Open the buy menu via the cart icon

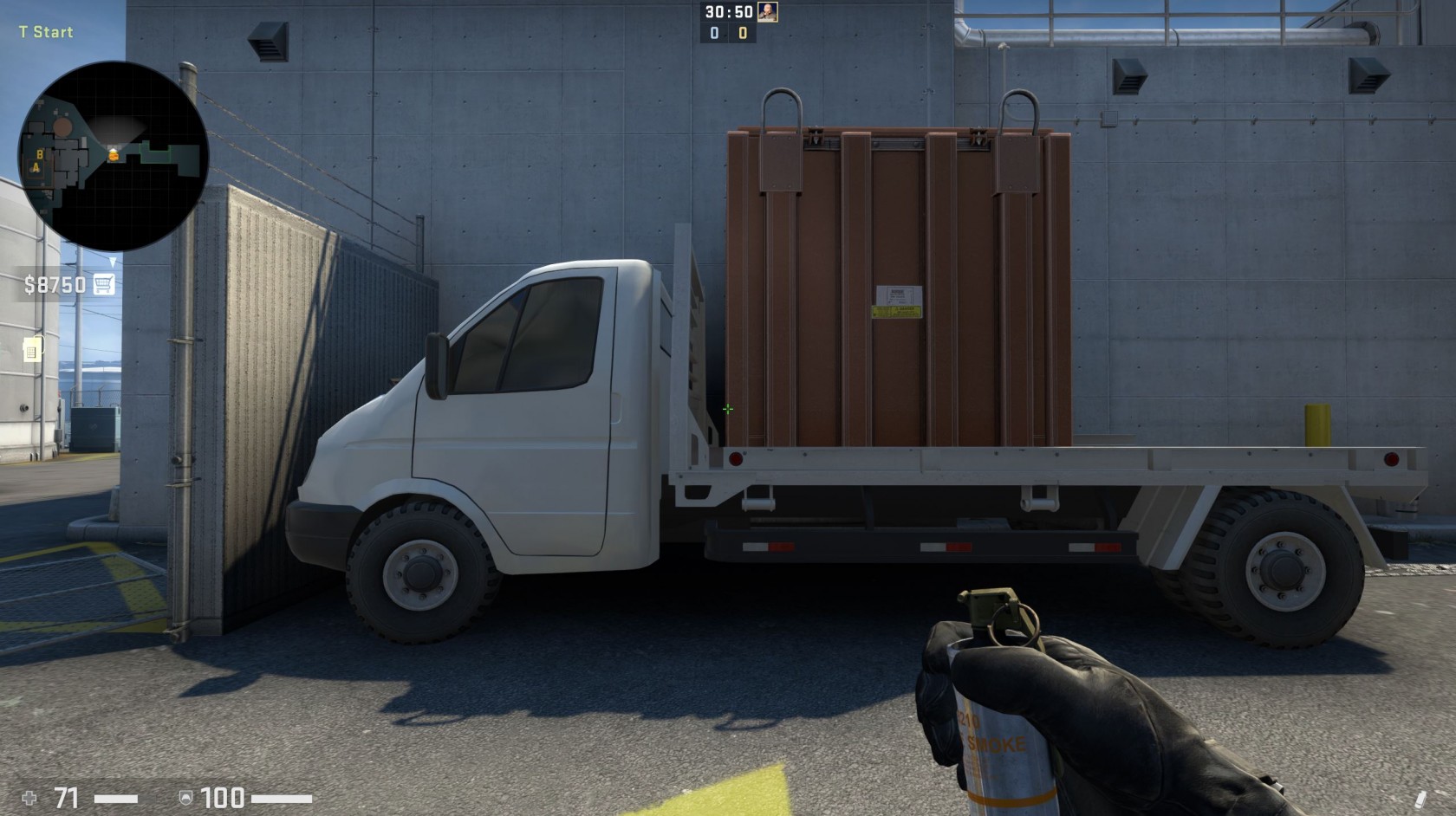coord(104,283)
